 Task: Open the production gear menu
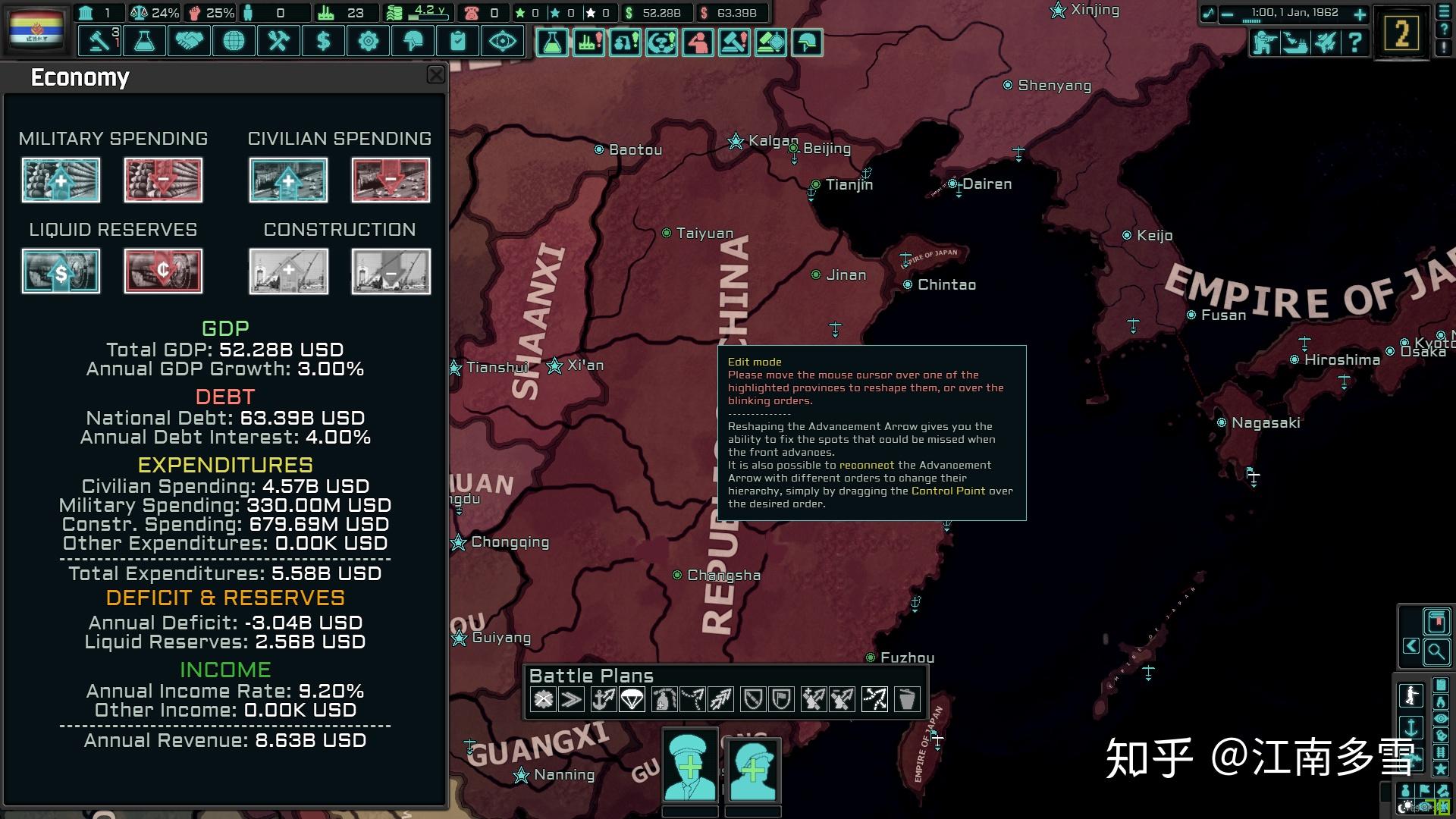coord(368,41)
